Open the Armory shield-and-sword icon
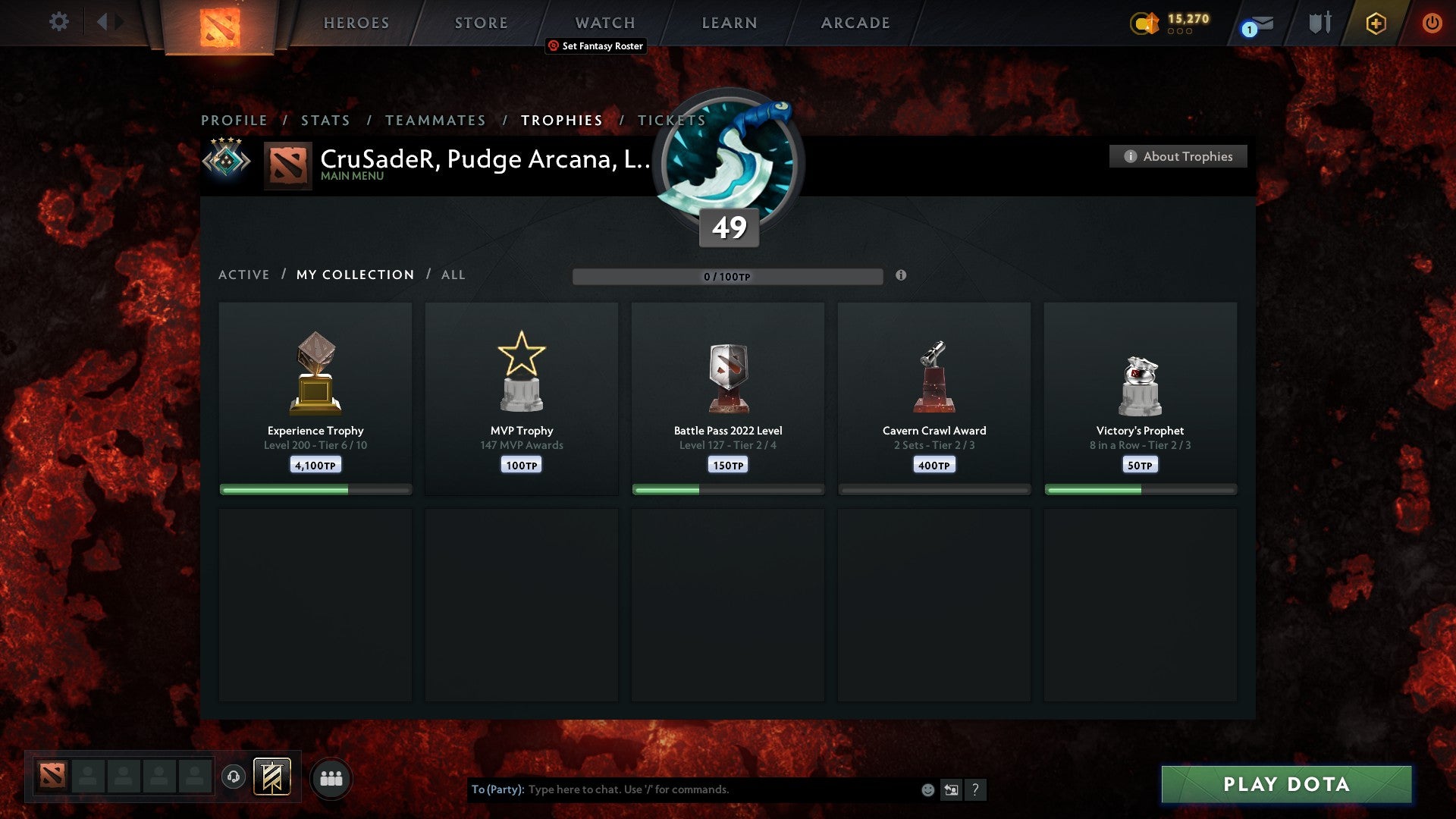This screenshot has width=1456, height=819. (1319, 22)
